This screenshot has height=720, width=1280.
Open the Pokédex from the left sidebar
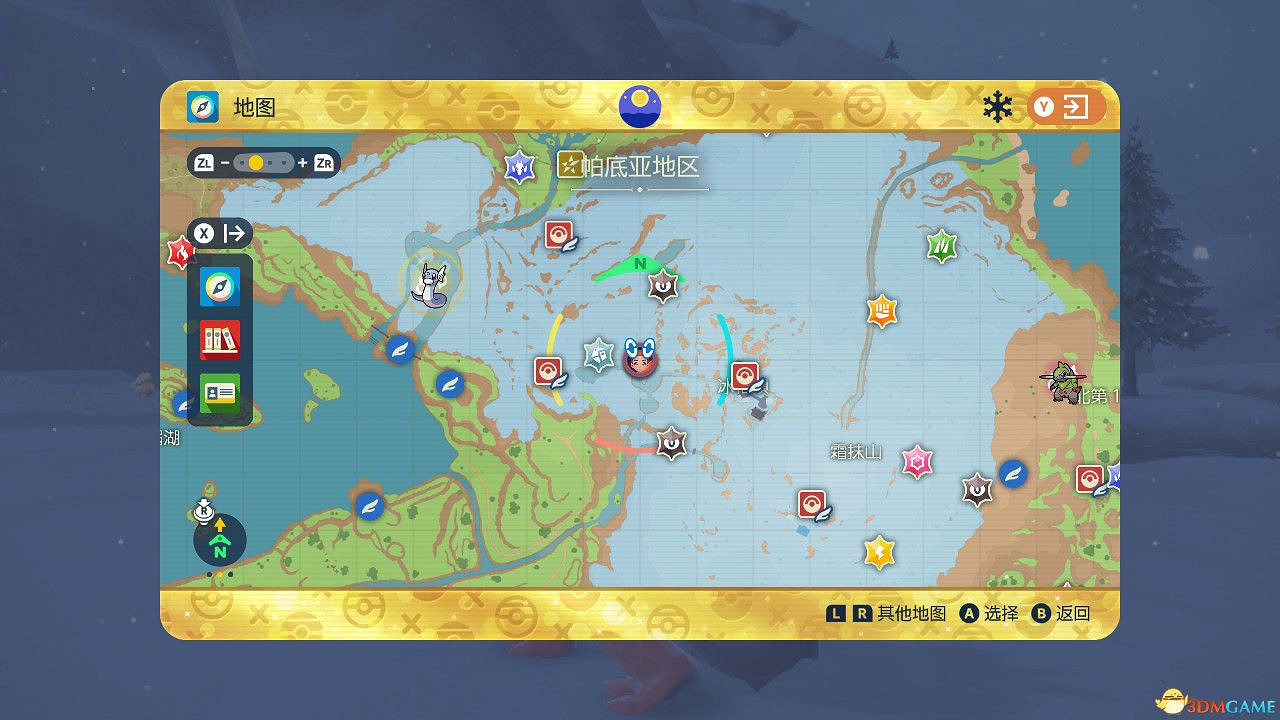220,340
